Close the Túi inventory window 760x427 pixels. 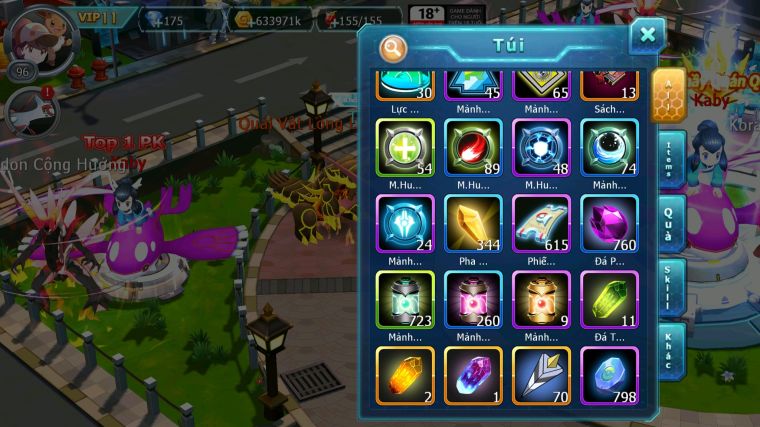pos(647,36)
